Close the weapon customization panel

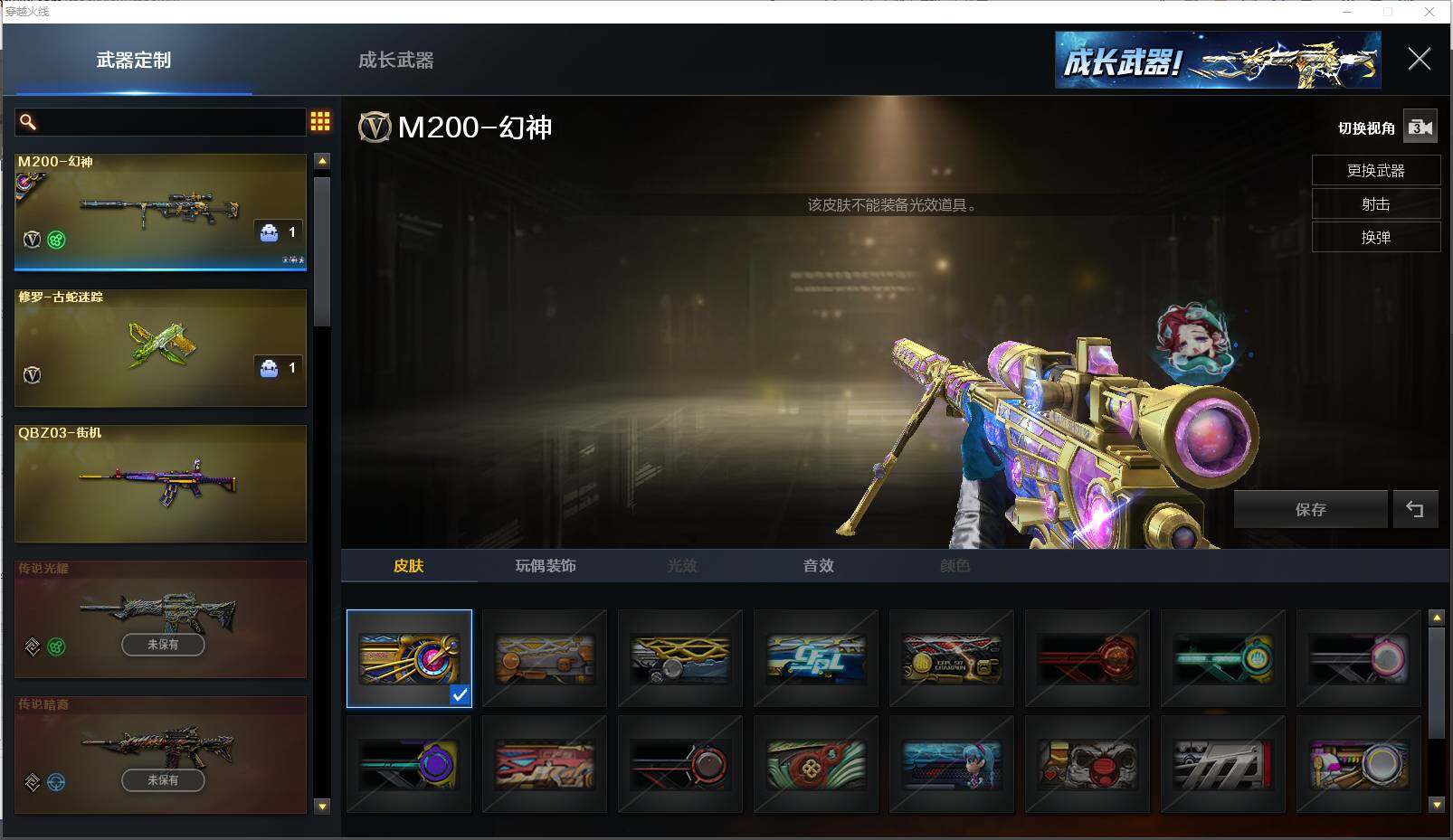pos(1419,60)
